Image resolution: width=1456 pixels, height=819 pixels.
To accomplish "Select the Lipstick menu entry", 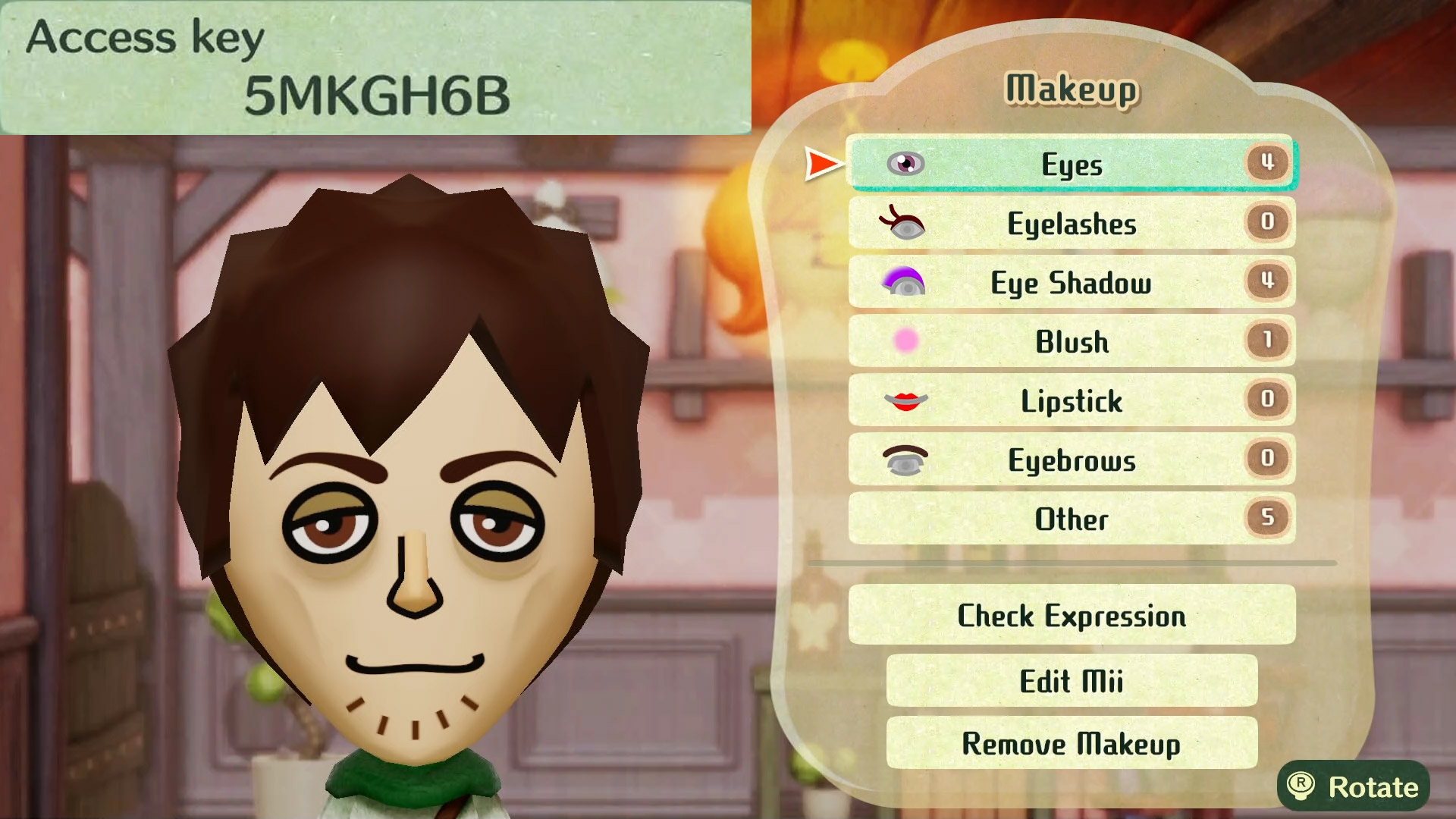I will click(1071, 400).
